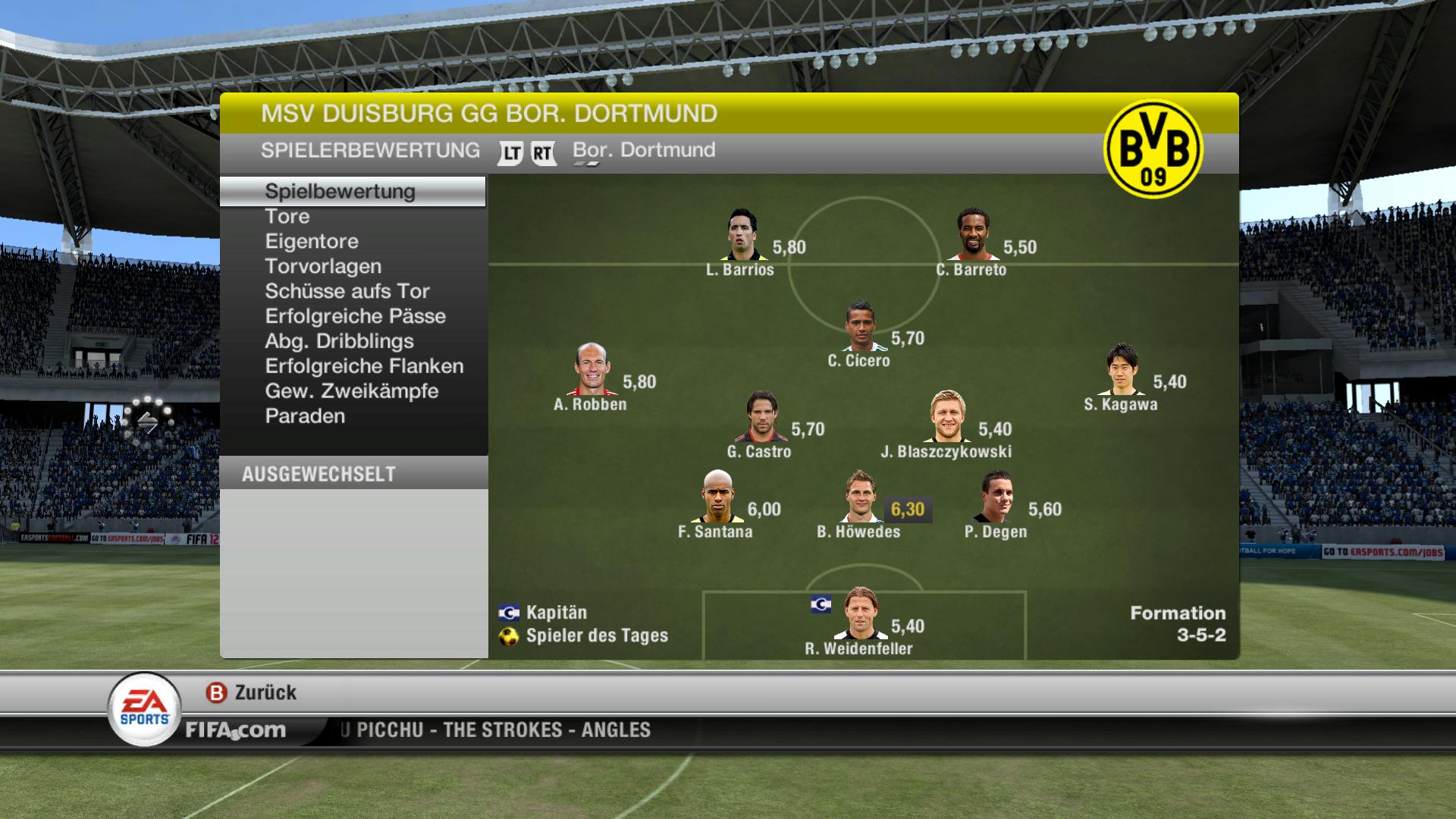Select Erfolgreiche Flanken in the list
Viewport: 1456px width, 819px height.
point(364,366)
